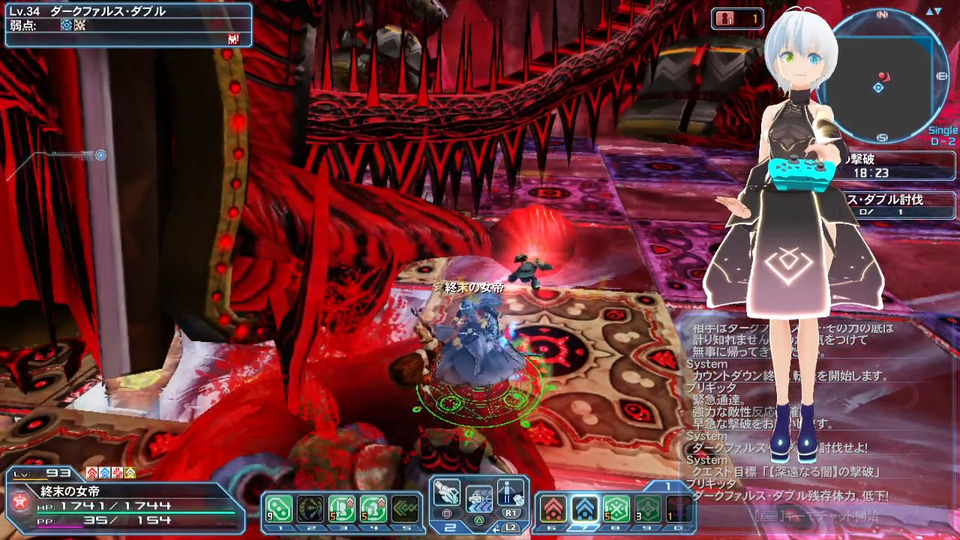The height and width of the screenshot is (540, 960).
Task: Click the party member count indicator
Action: 737,18
